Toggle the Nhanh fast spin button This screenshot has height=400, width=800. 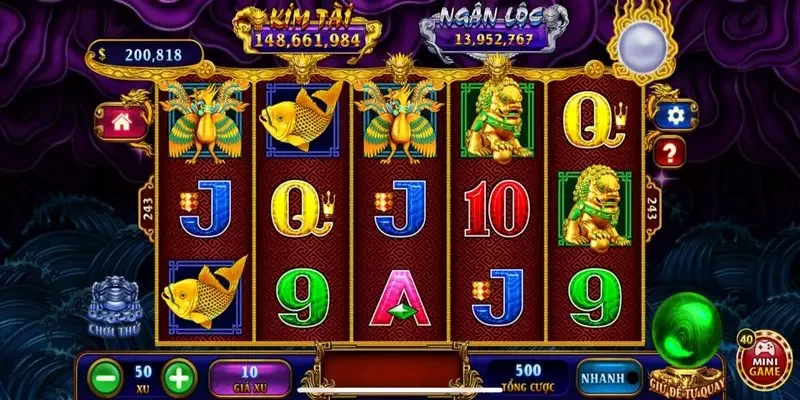(x=609, y=378)
